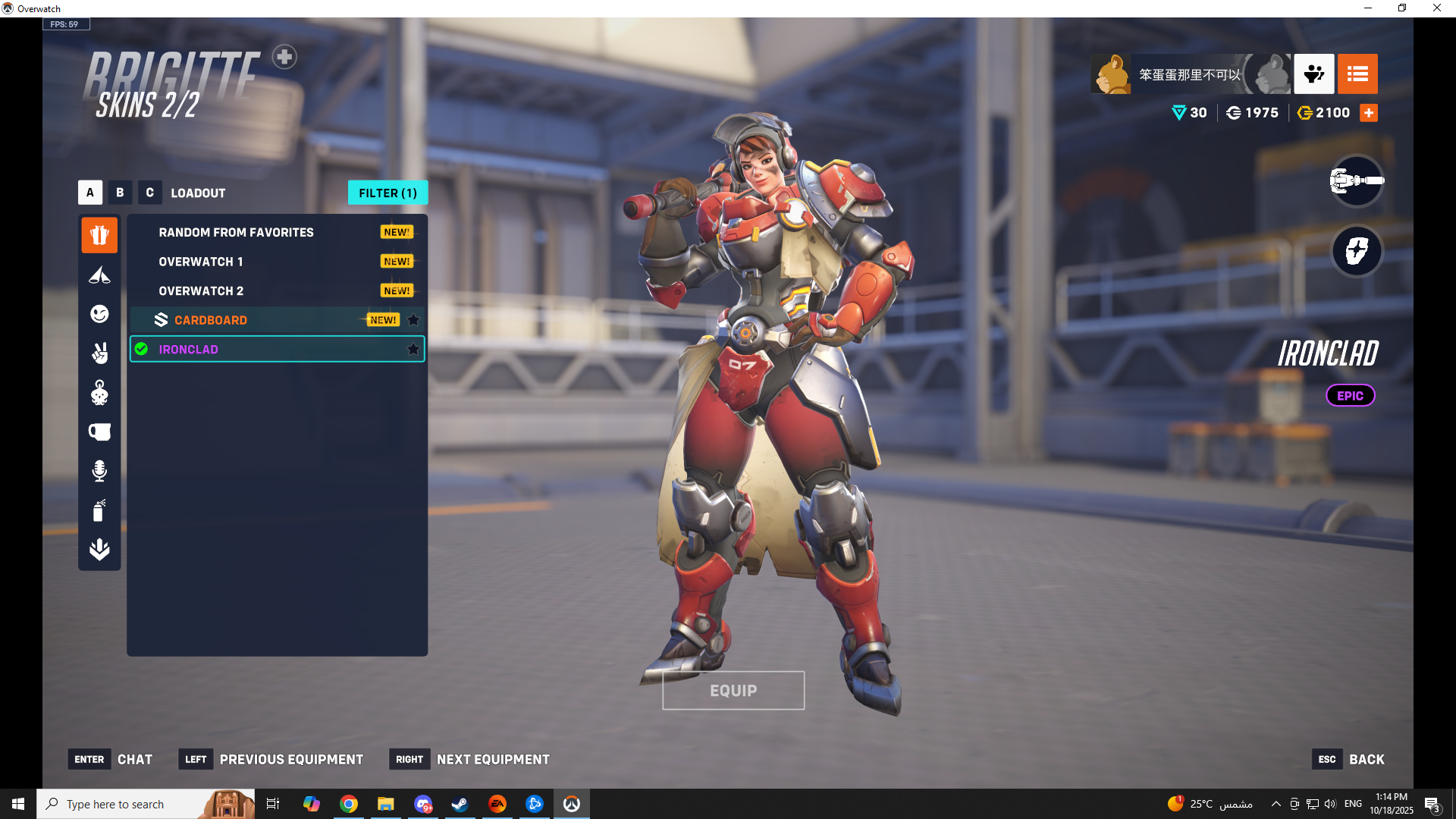
Task: Close the Overwatch window
Action: point(1436,8)
